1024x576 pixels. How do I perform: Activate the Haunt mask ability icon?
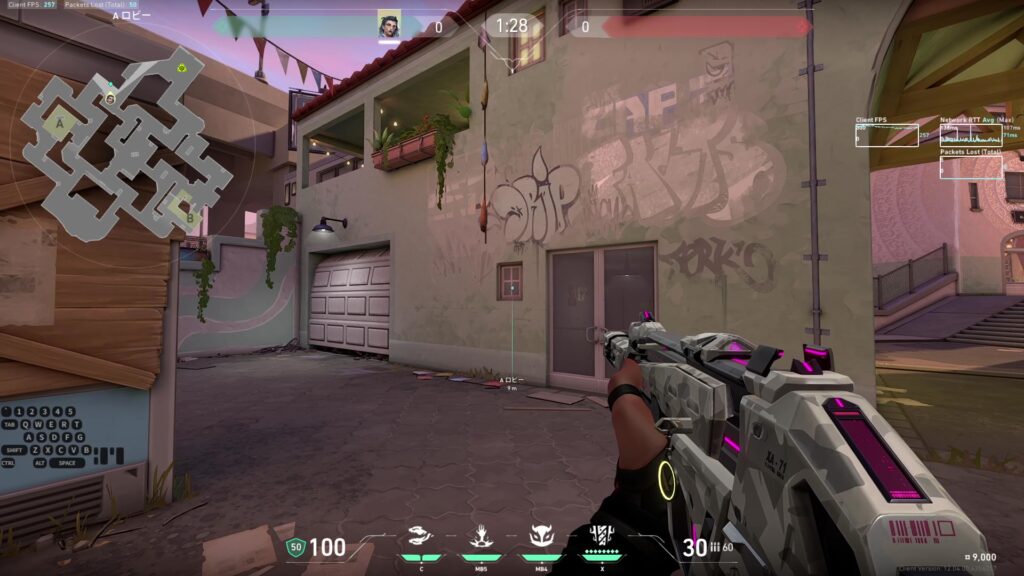541,537
